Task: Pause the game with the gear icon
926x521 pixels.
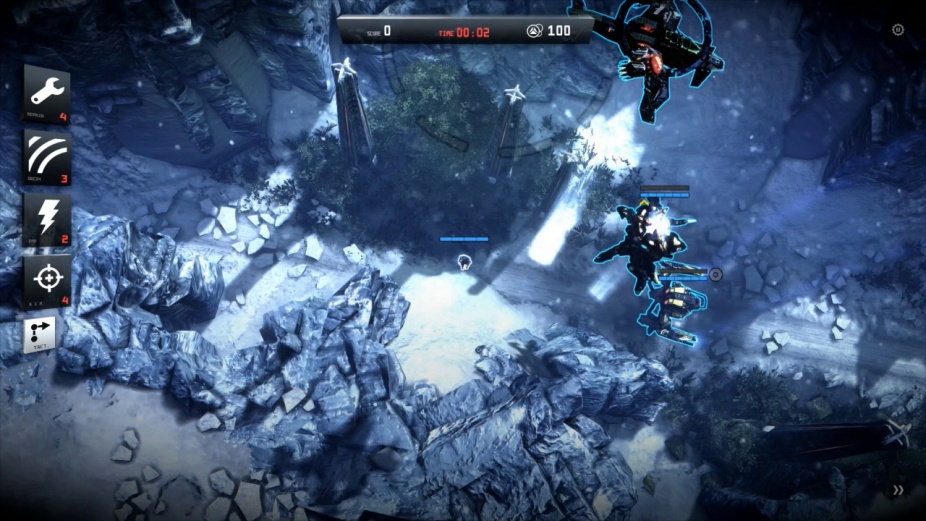Action: [898, 30]
